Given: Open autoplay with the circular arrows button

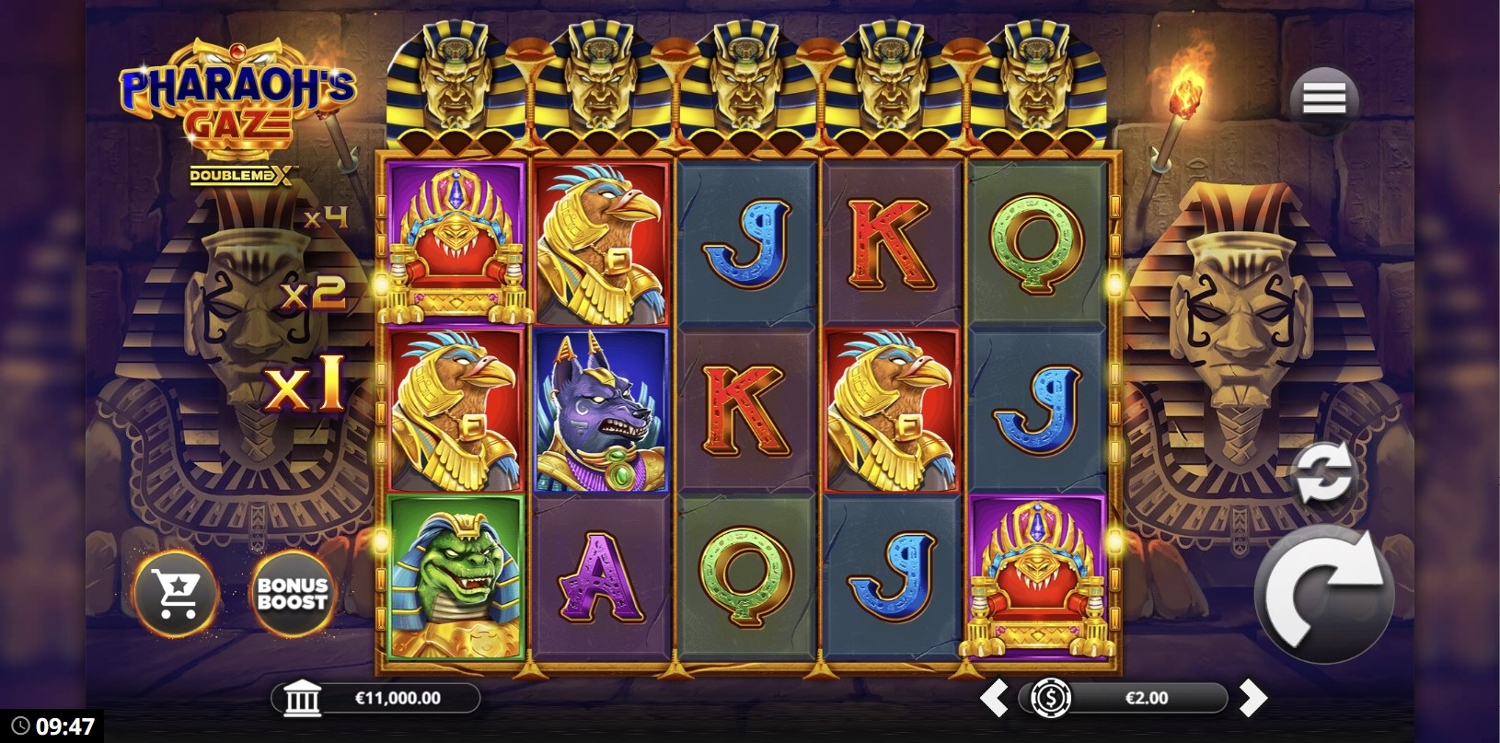Looking at the screenshot, I should point(1323,476).
